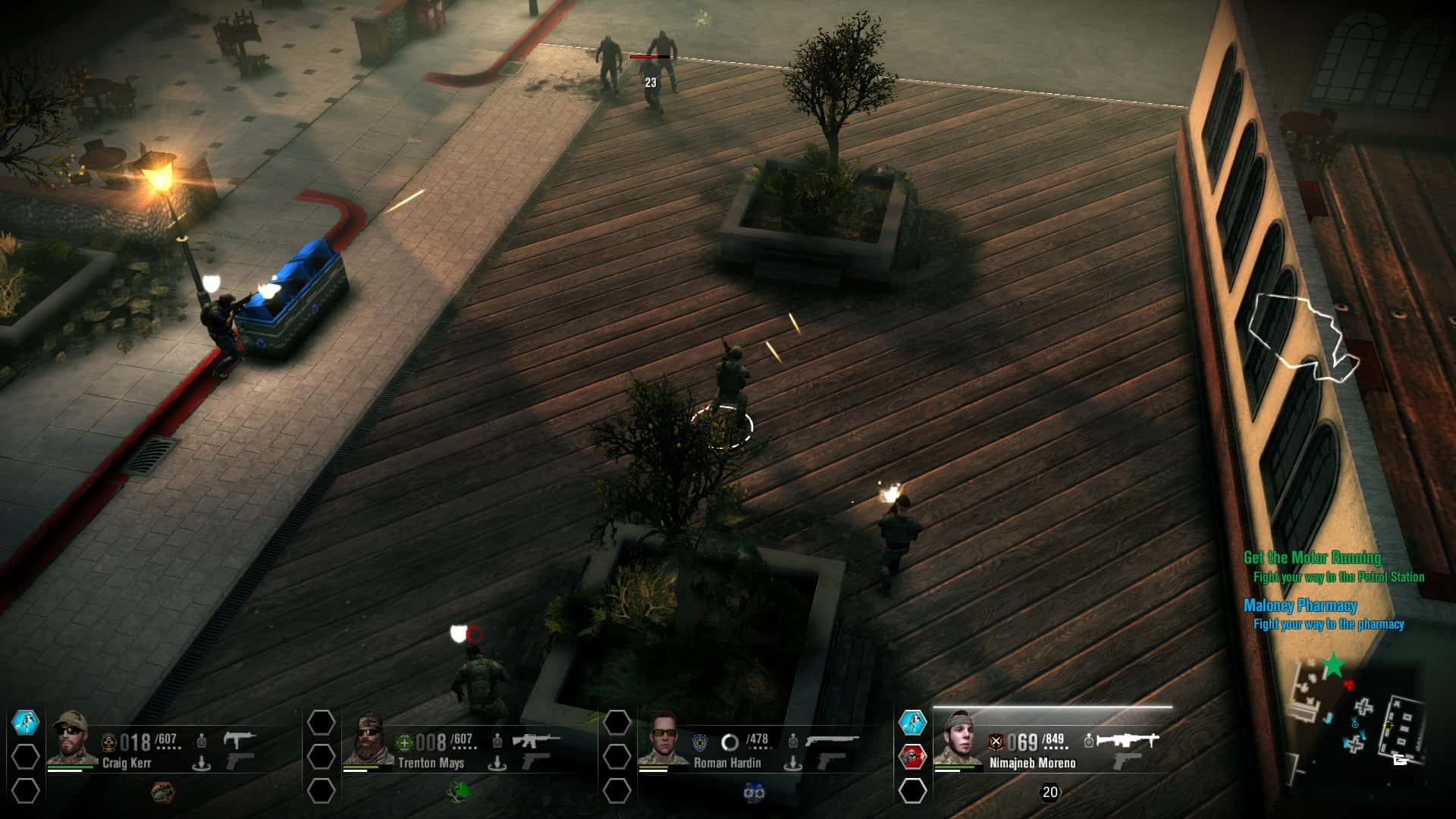
Task: Toggle Nimajneb Moreno's red machine-gun ability hex
Action: click(x=914, y=756)
